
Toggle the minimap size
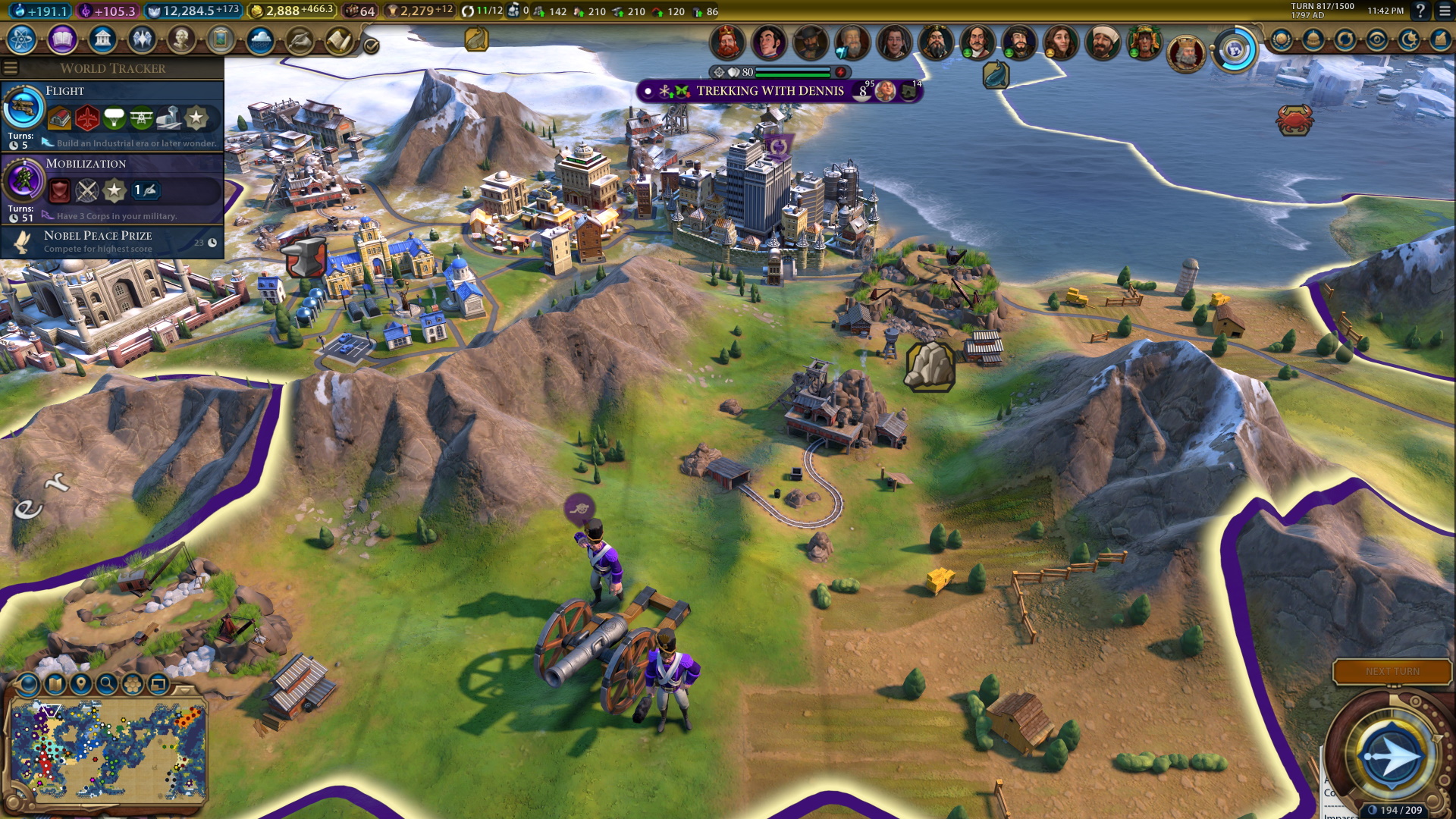[x=158, y=686]
